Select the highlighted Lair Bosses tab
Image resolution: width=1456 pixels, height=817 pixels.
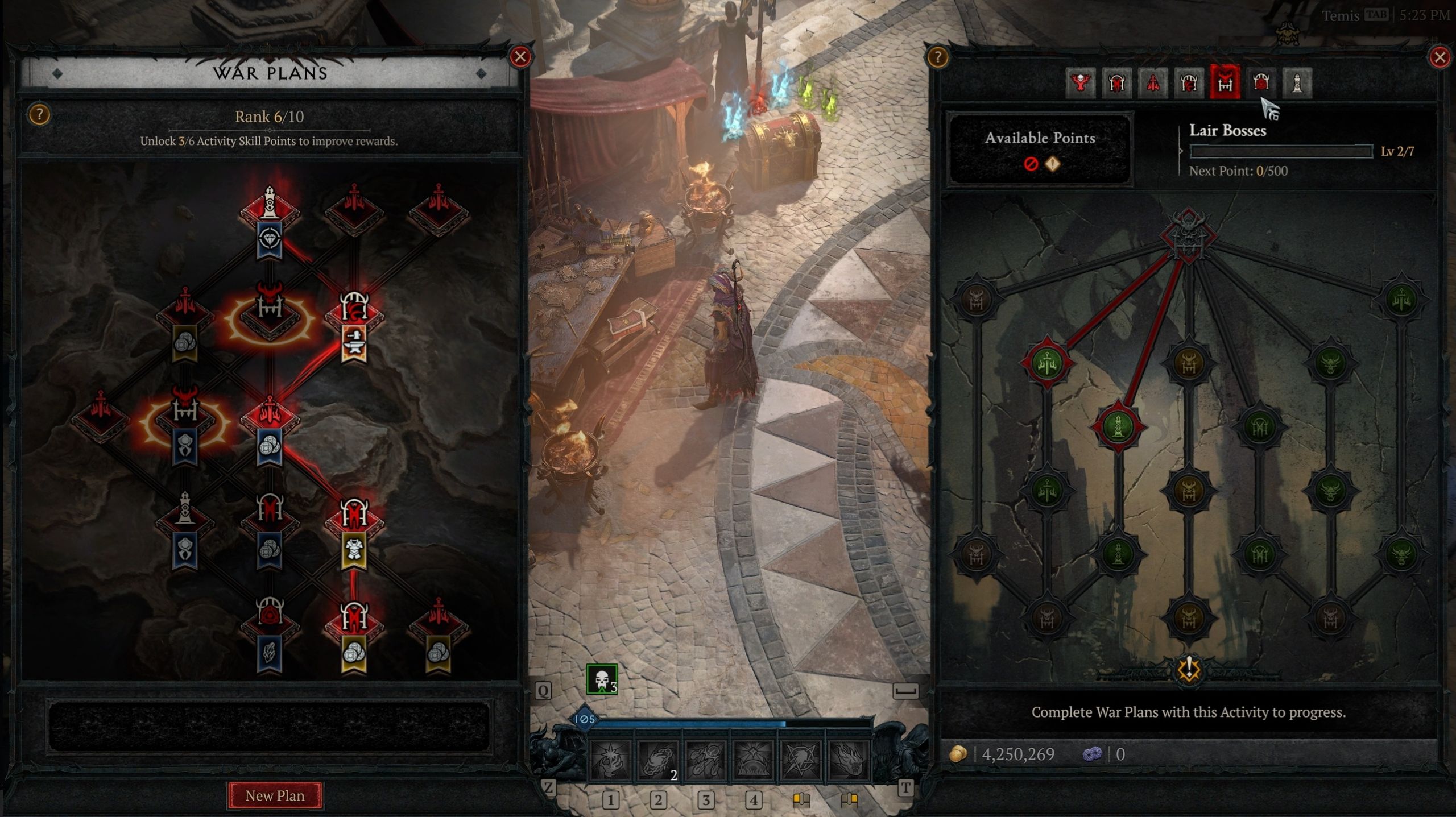(x=1225, y=84)
